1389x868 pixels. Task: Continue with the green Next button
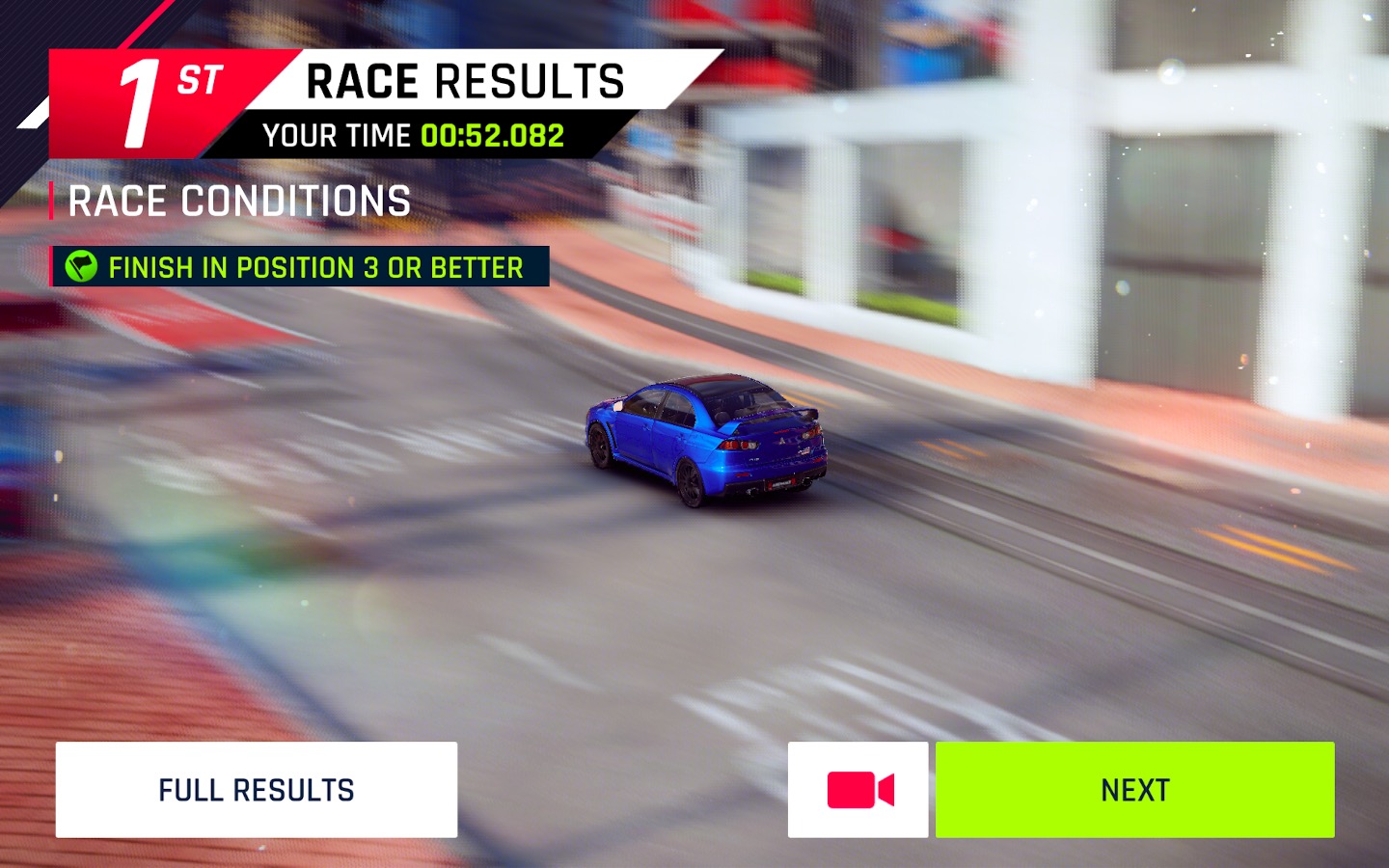(x=1134, y=790)
